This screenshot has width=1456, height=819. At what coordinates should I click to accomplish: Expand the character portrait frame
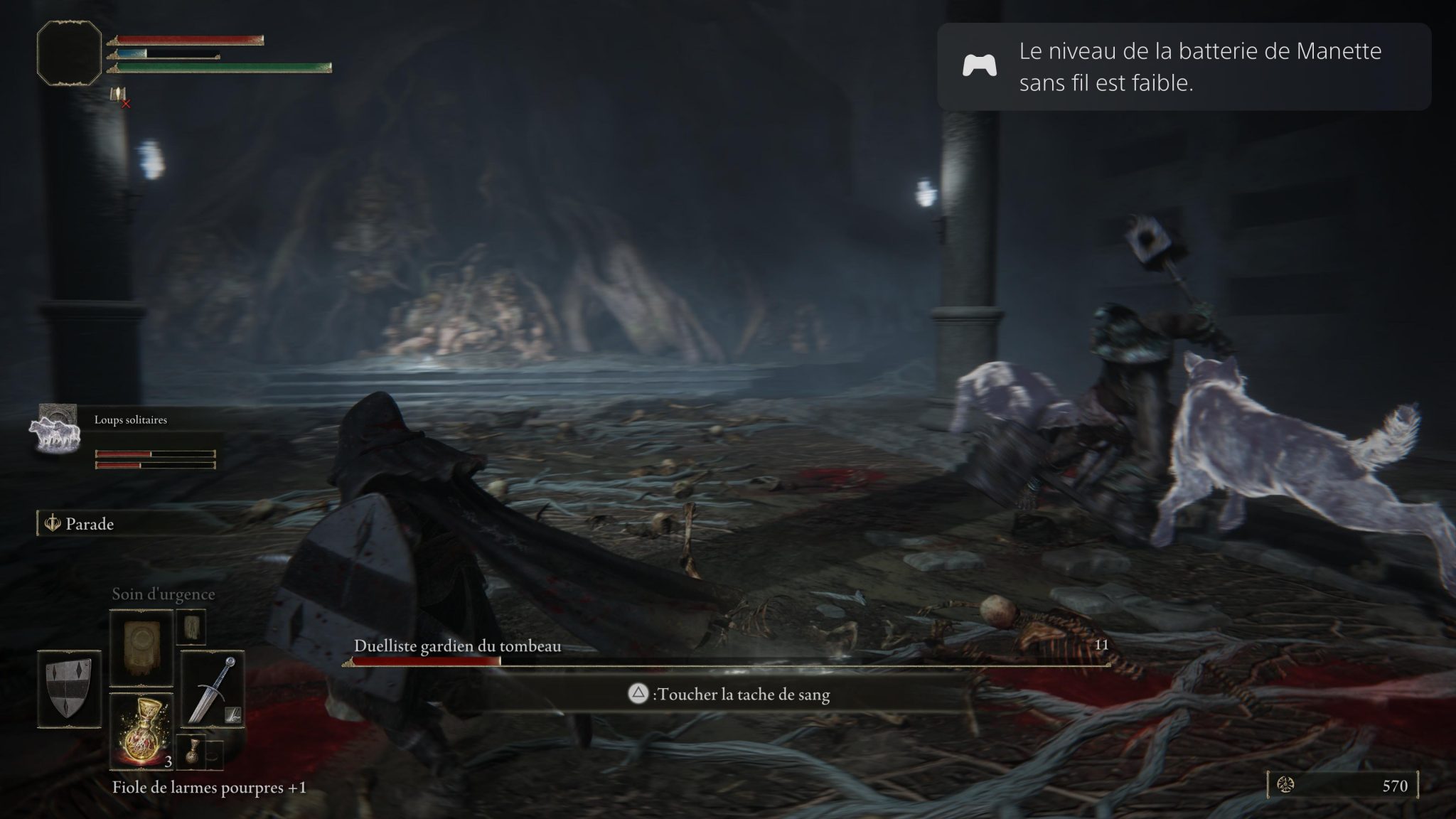69,53
